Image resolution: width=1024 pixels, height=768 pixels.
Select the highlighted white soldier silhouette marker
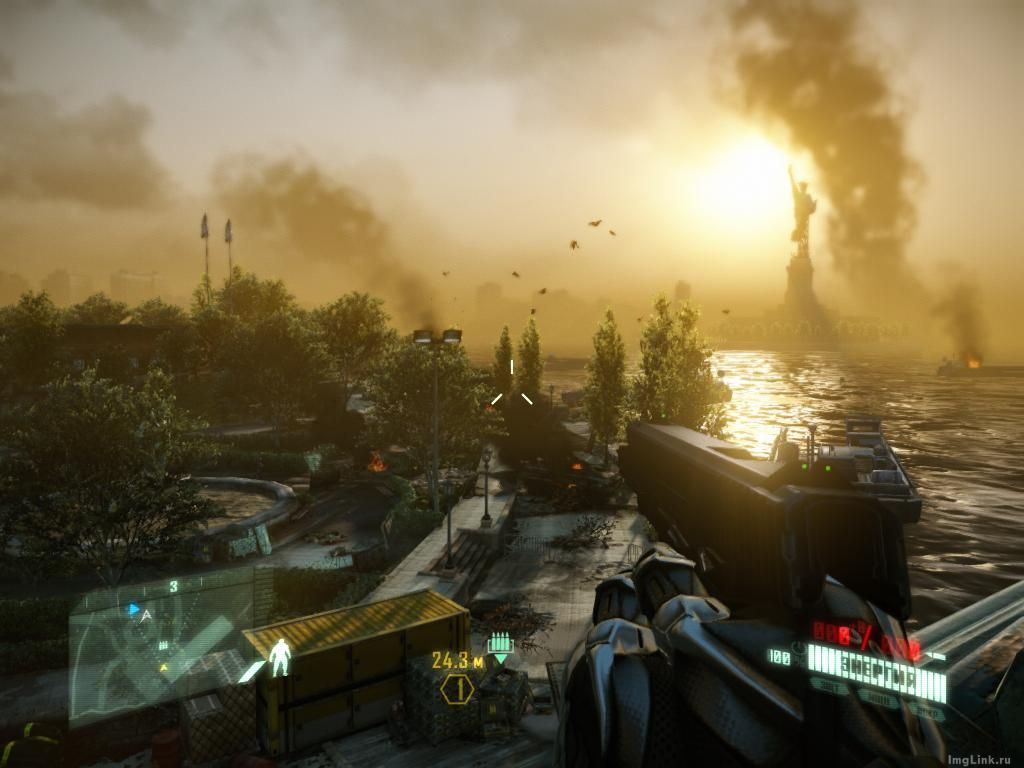pos(281,656)
